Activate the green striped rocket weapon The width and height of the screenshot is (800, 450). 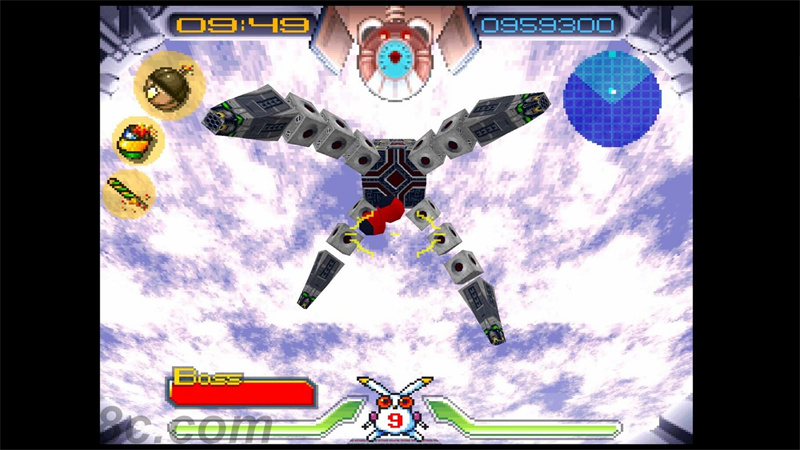[x=130, y=194]
